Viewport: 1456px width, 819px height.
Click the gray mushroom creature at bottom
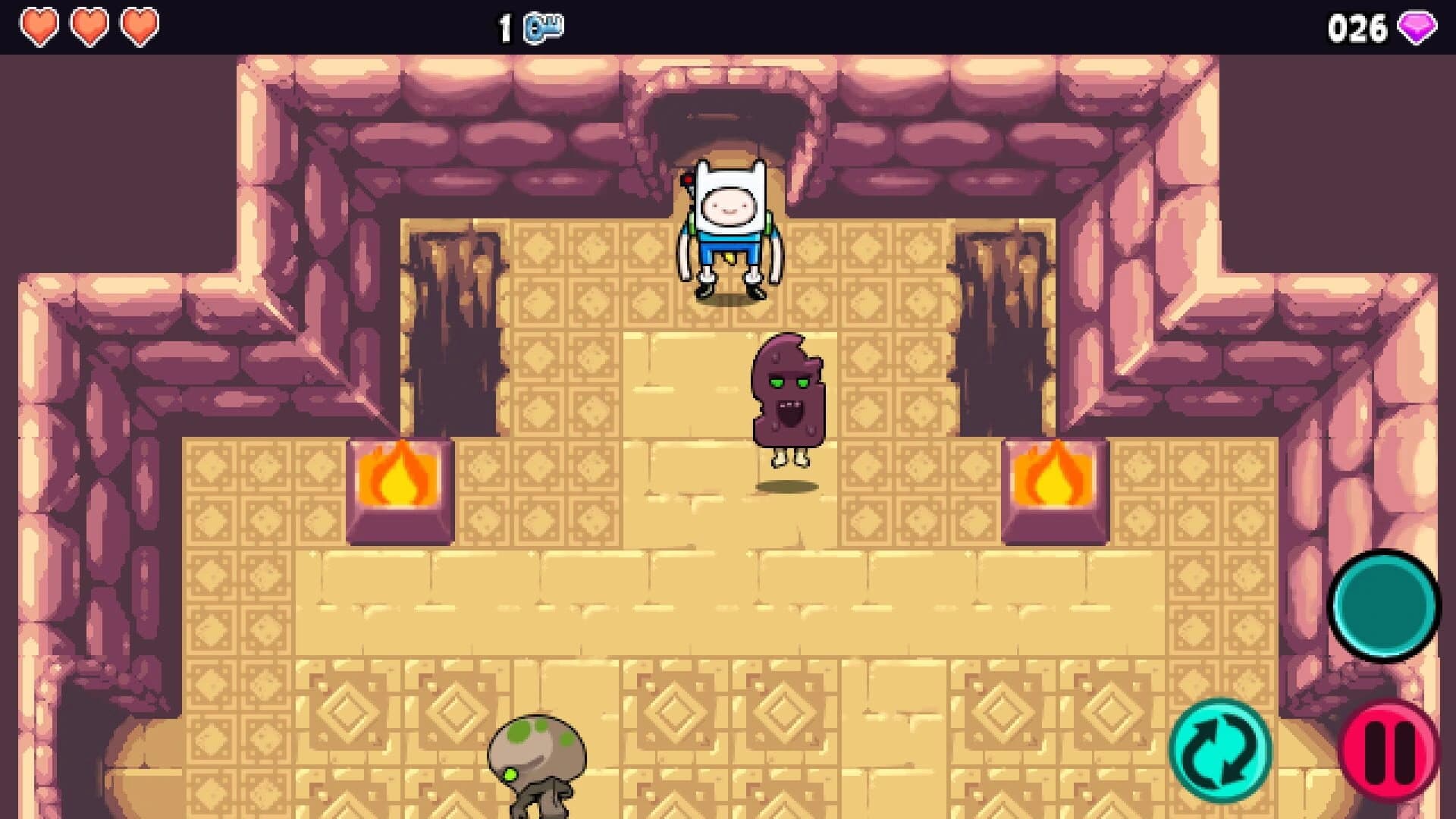535,758
